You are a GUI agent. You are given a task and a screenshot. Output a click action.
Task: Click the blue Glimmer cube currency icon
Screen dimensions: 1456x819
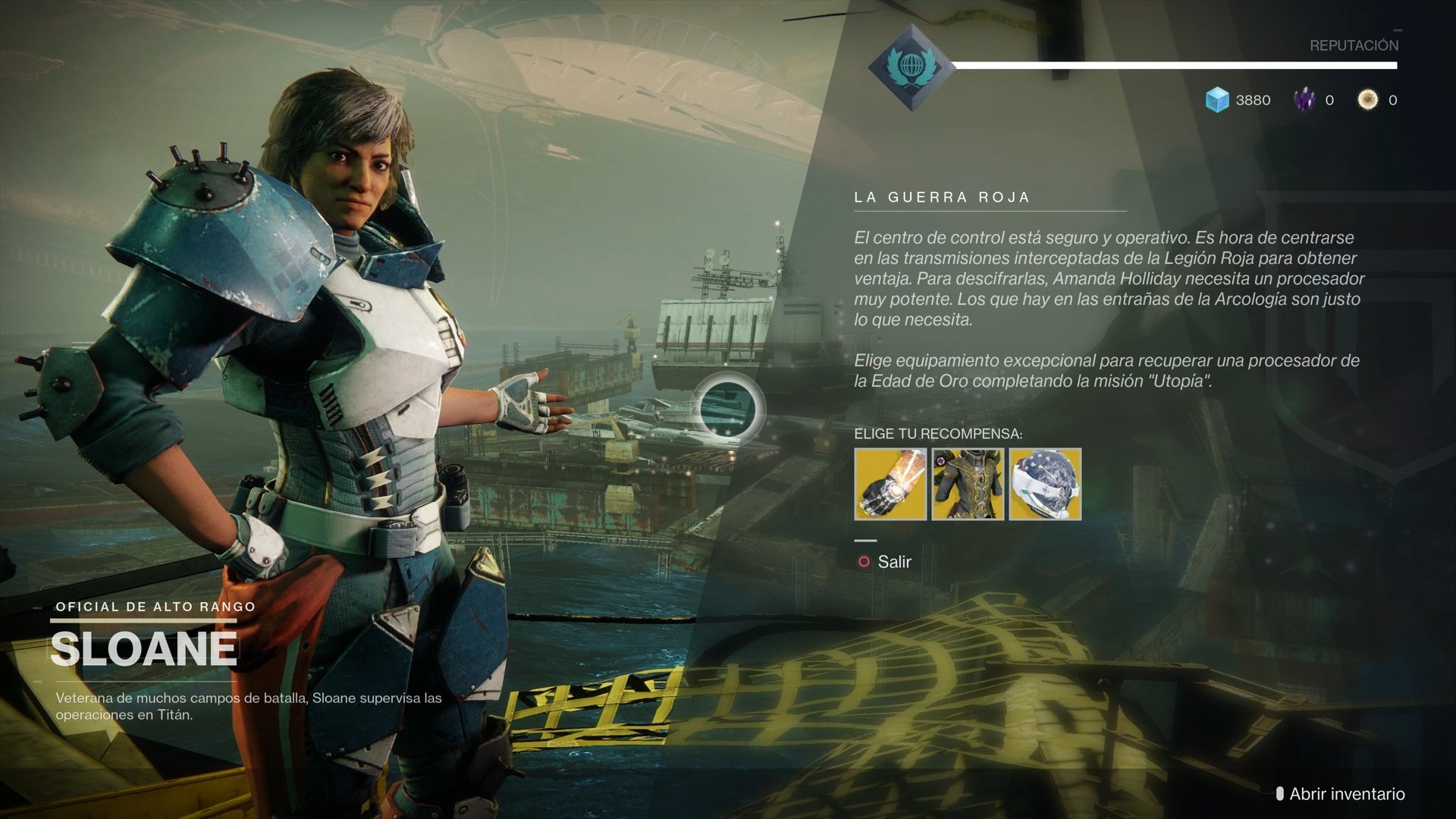(x=1216, y=99)
